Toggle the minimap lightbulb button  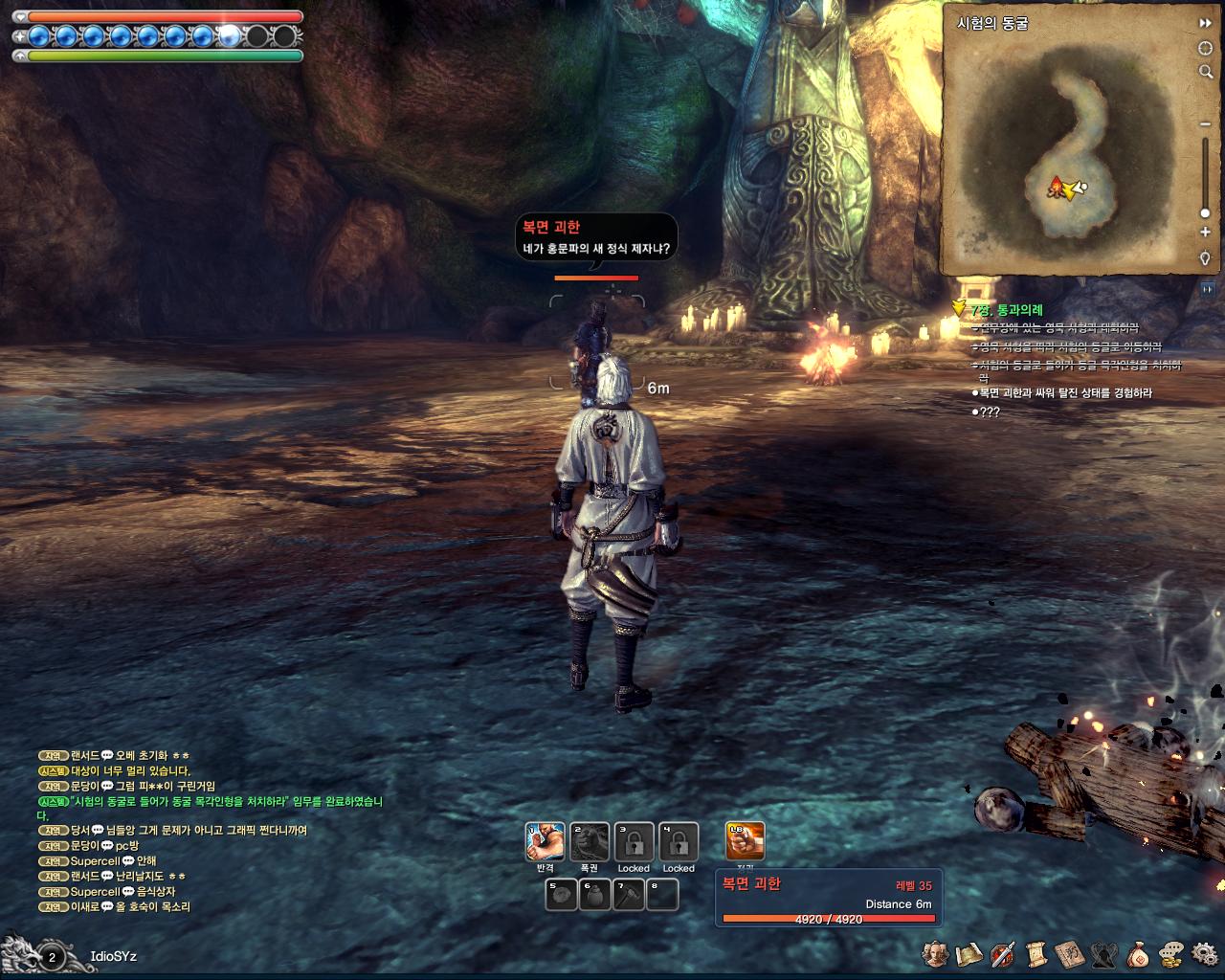coord(1205,258)
